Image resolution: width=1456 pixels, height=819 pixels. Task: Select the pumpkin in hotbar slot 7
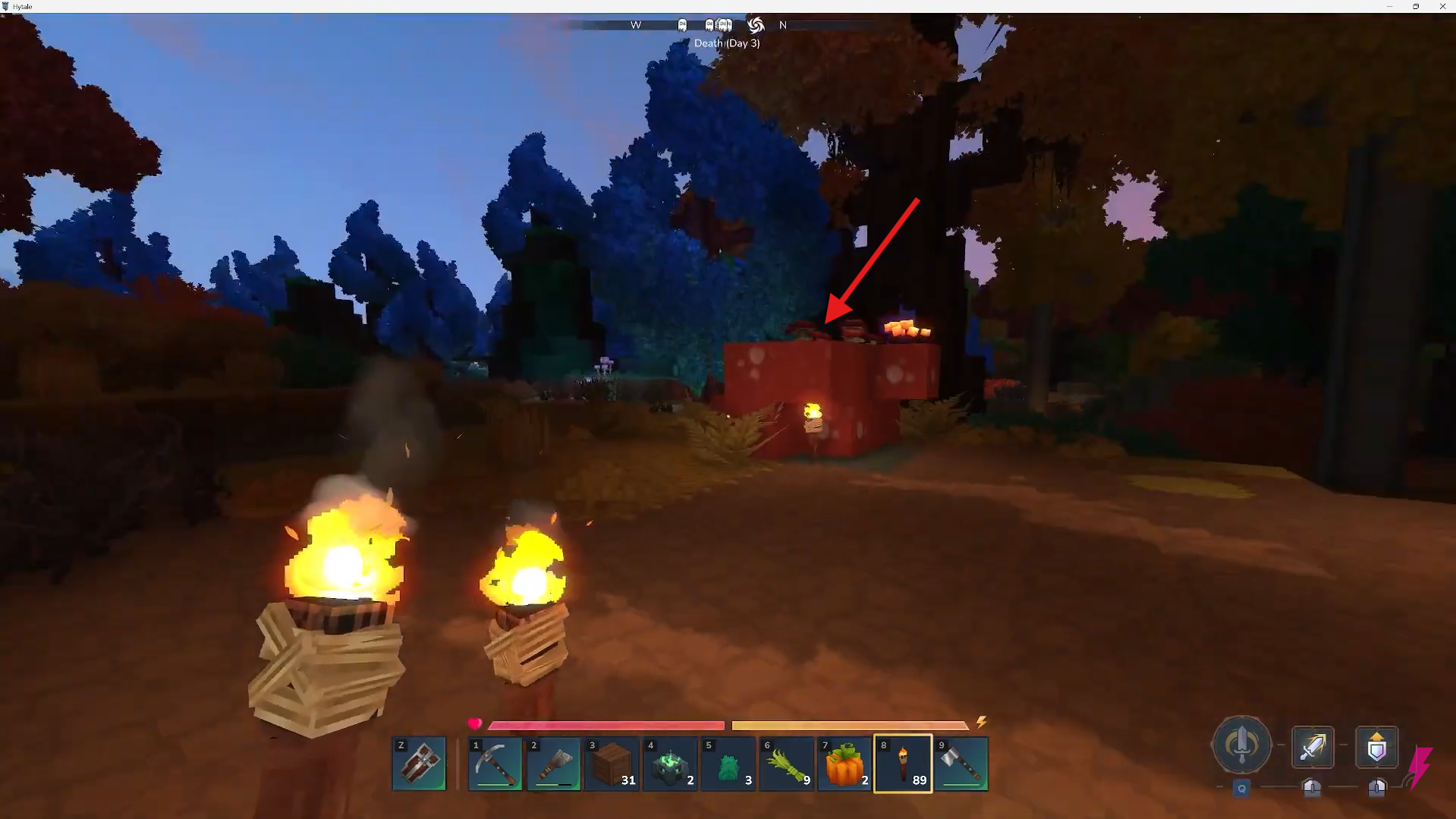[x=844, y=763]
